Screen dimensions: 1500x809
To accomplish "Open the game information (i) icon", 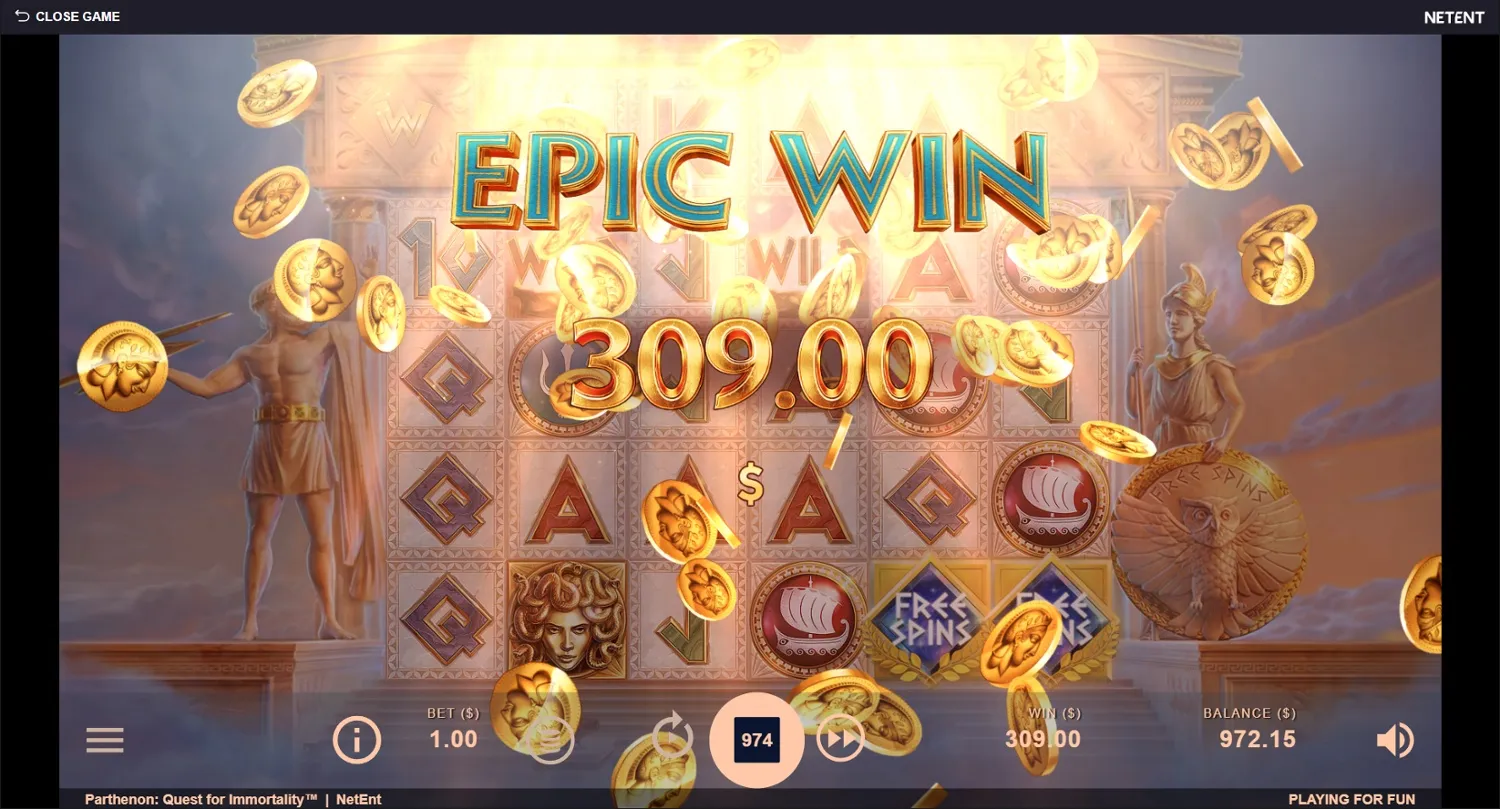I will tap(357, 740).
